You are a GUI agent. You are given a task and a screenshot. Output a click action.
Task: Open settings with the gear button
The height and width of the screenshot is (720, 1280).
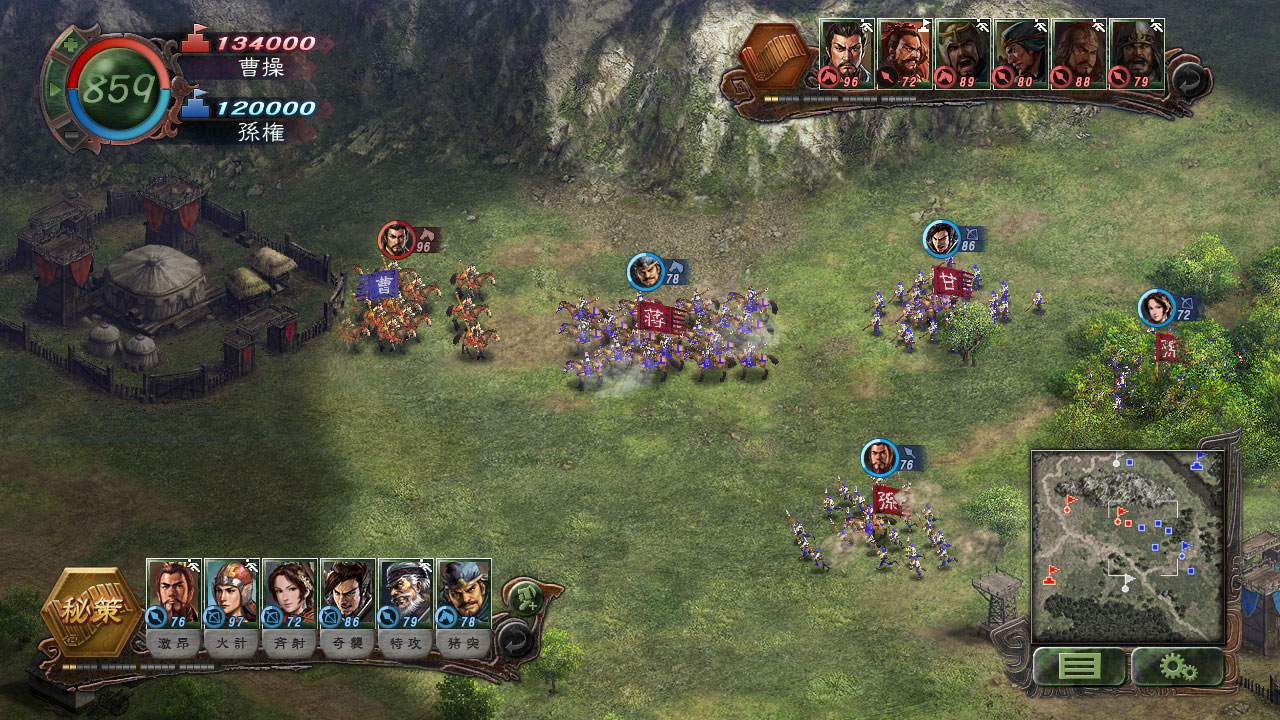(1177, 666)
